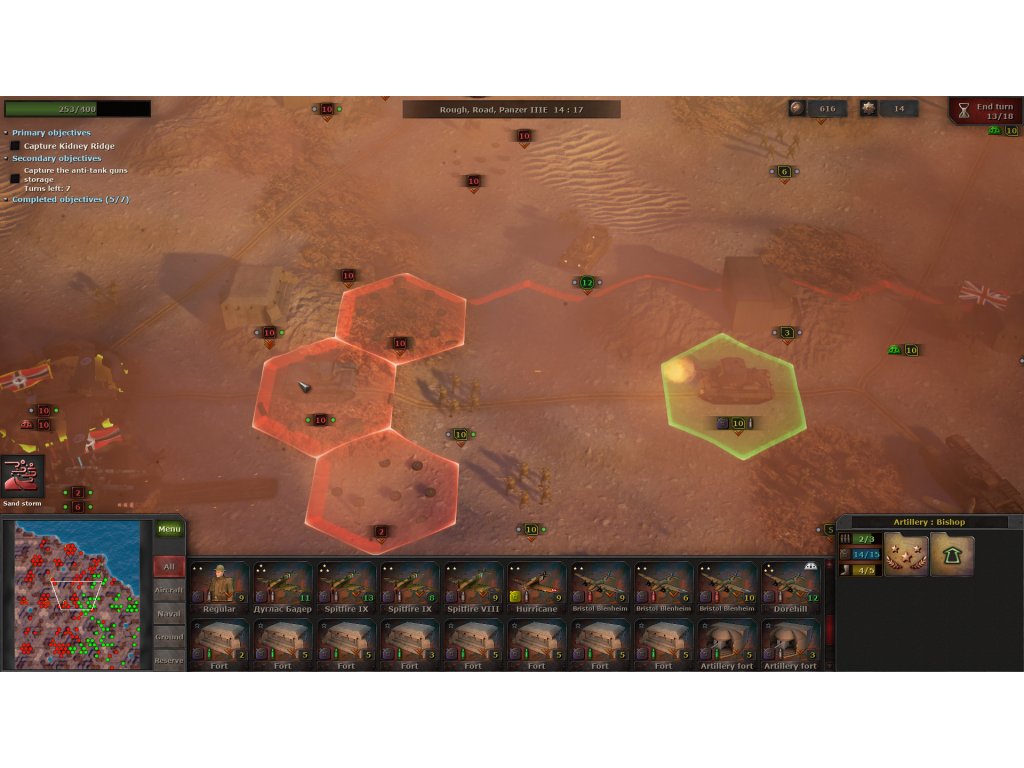Filter unit list by Naval
The image size is (1024, 768).
[x=169, y=613]
